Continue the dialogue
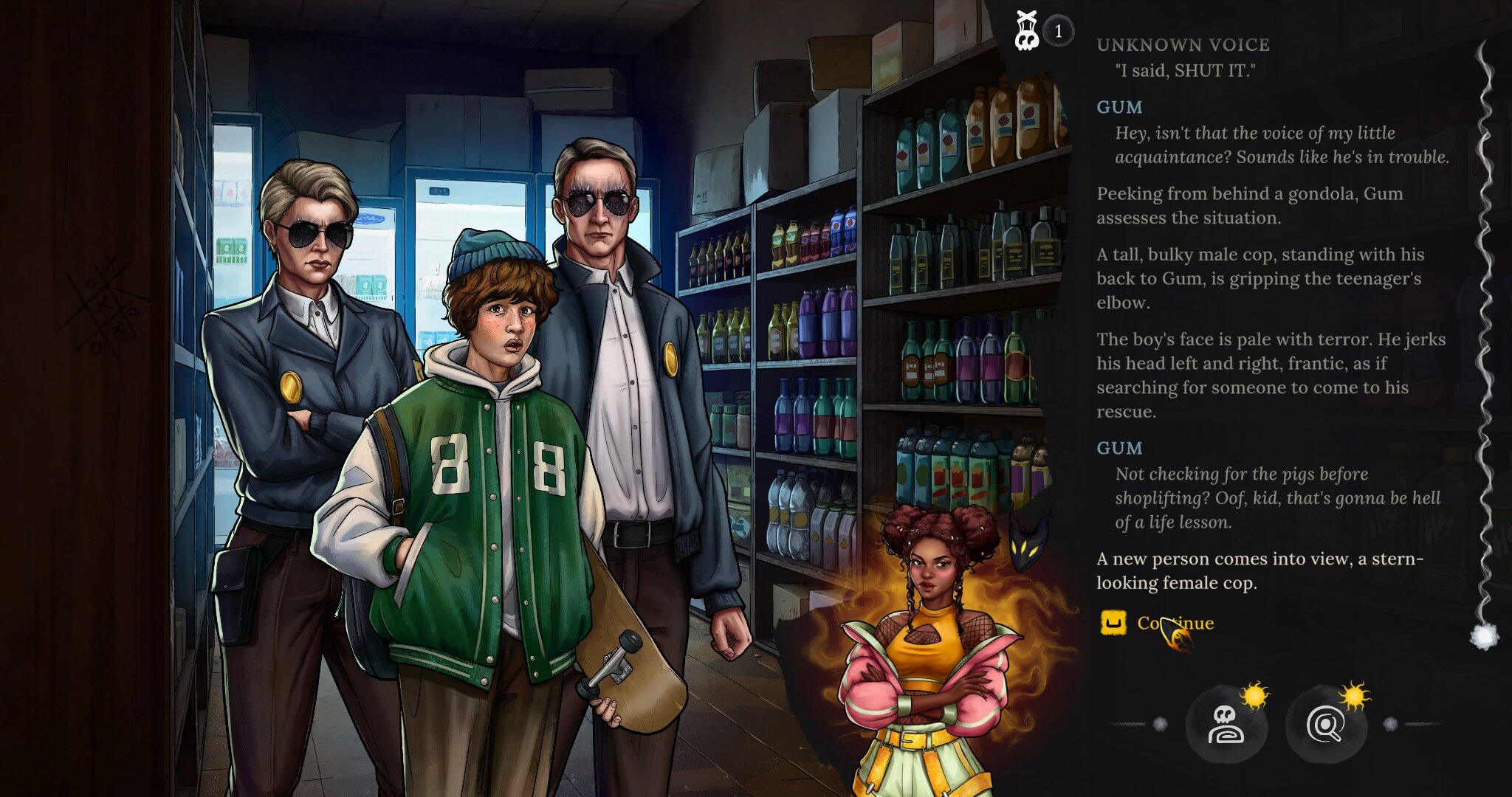Viewport: 1512px width, 797px height. point(1175,623)
